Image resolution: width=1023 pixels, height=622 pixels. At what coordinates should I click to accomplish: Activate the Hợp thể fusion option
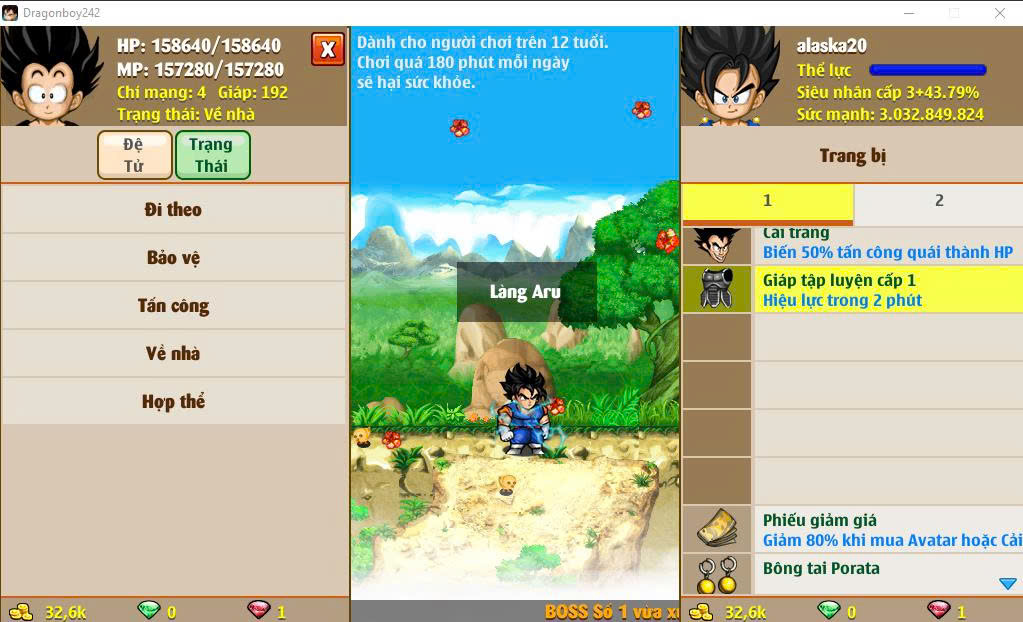(x=173, y=402)
